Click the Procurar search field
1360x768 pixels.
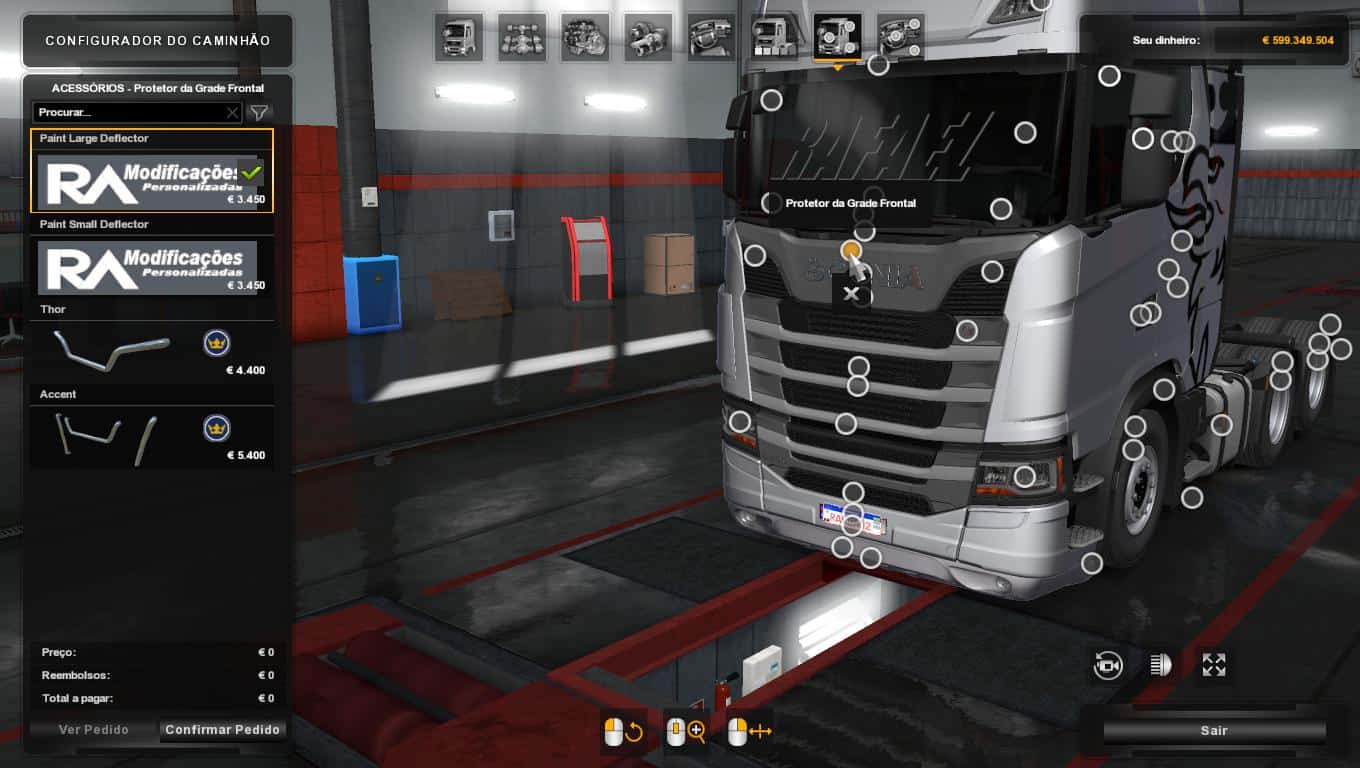point(128,113)
